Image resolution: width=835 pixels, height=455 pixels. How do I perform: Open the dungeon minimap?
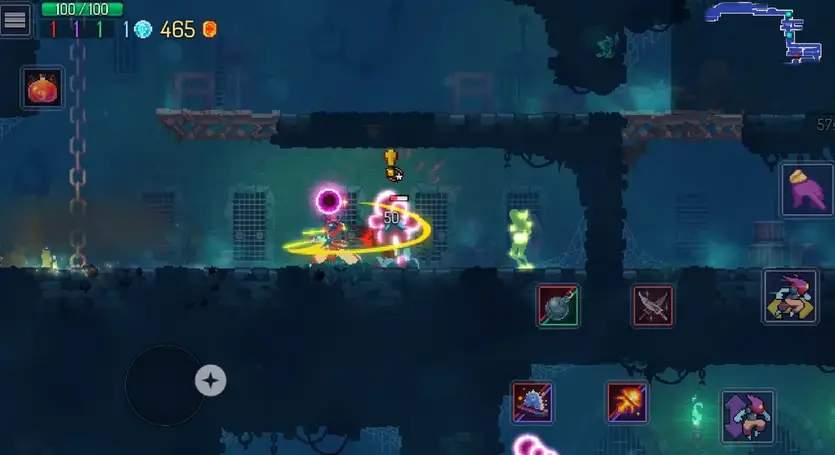[764, 29]
